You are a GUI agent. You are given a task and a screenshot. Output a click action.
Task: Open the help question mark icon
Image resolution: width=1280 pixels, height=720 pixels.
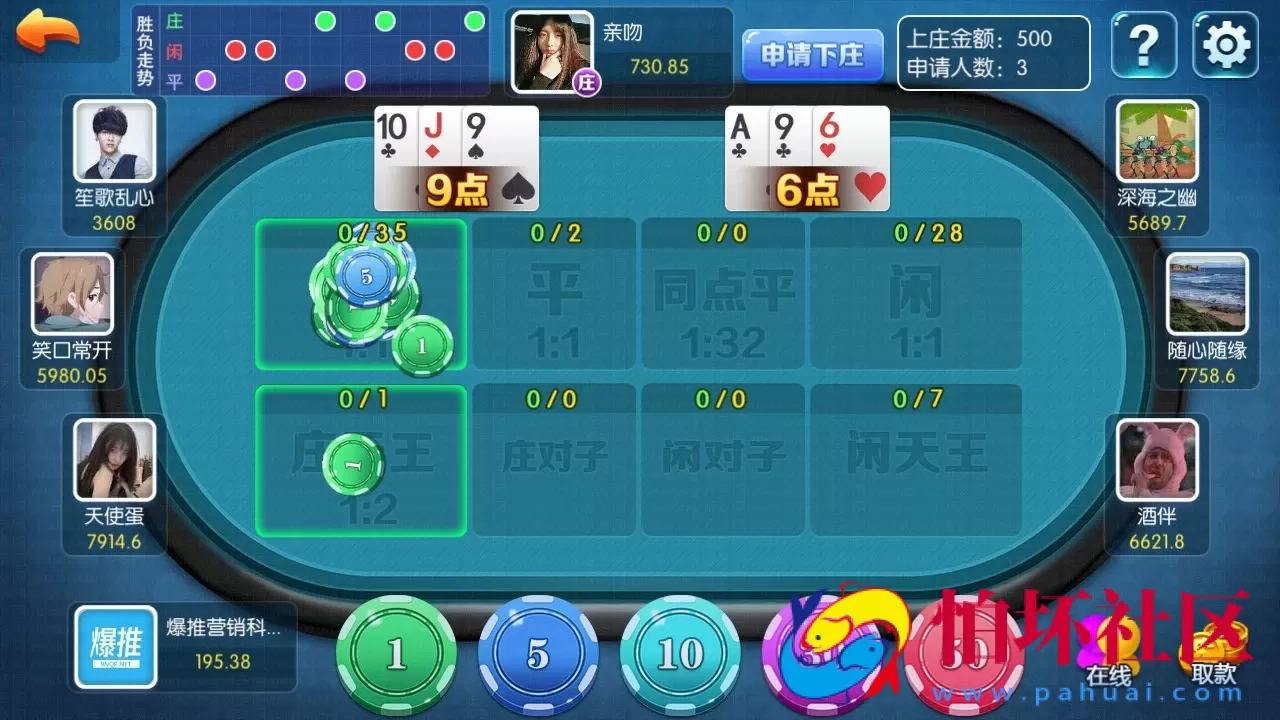pos(1143,46)
